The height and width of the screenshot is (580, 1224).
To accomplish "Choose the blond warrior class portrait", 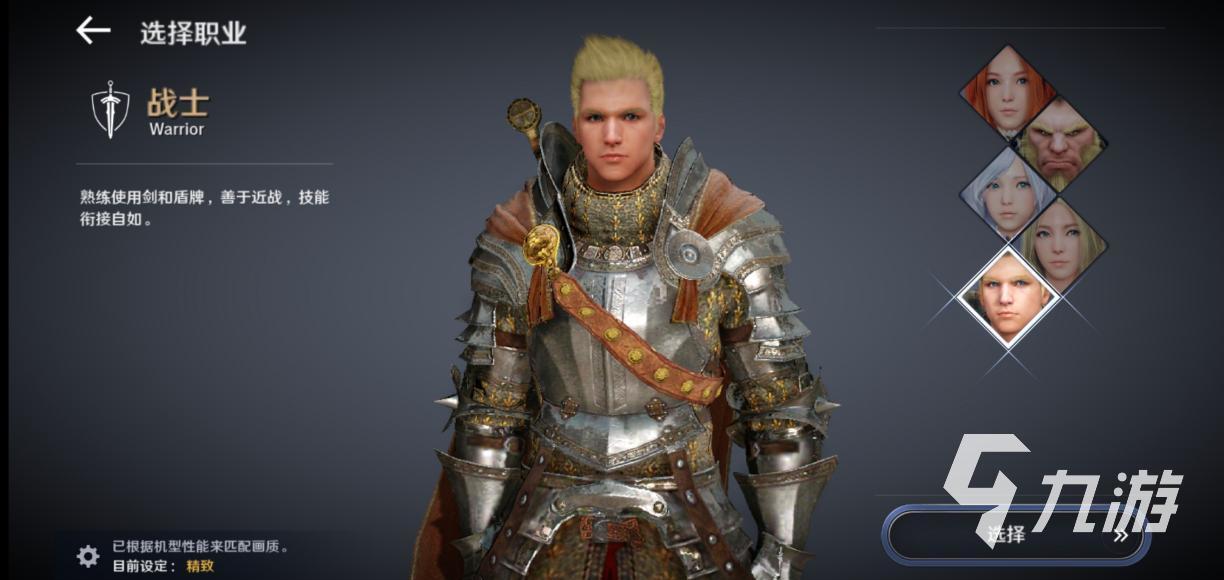I will [x=1007, y=296].
